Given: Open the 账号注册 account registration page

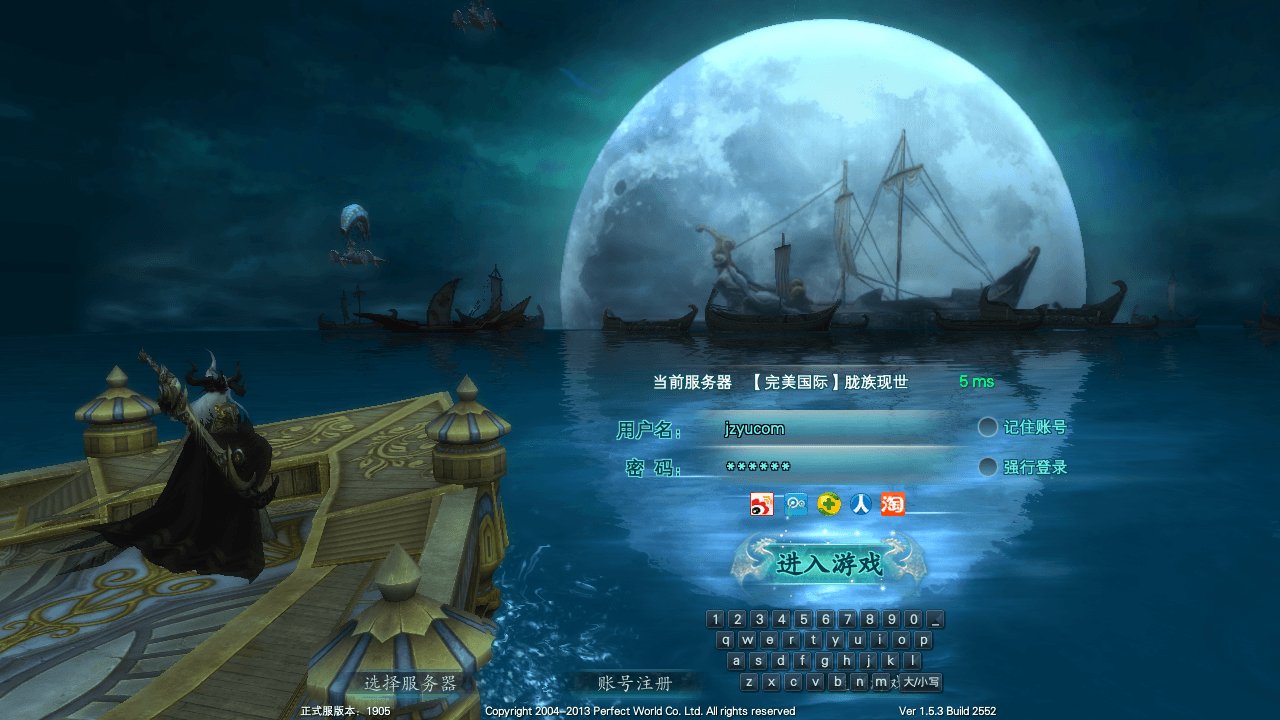Looking at the screenshot, I should point(633,682).
